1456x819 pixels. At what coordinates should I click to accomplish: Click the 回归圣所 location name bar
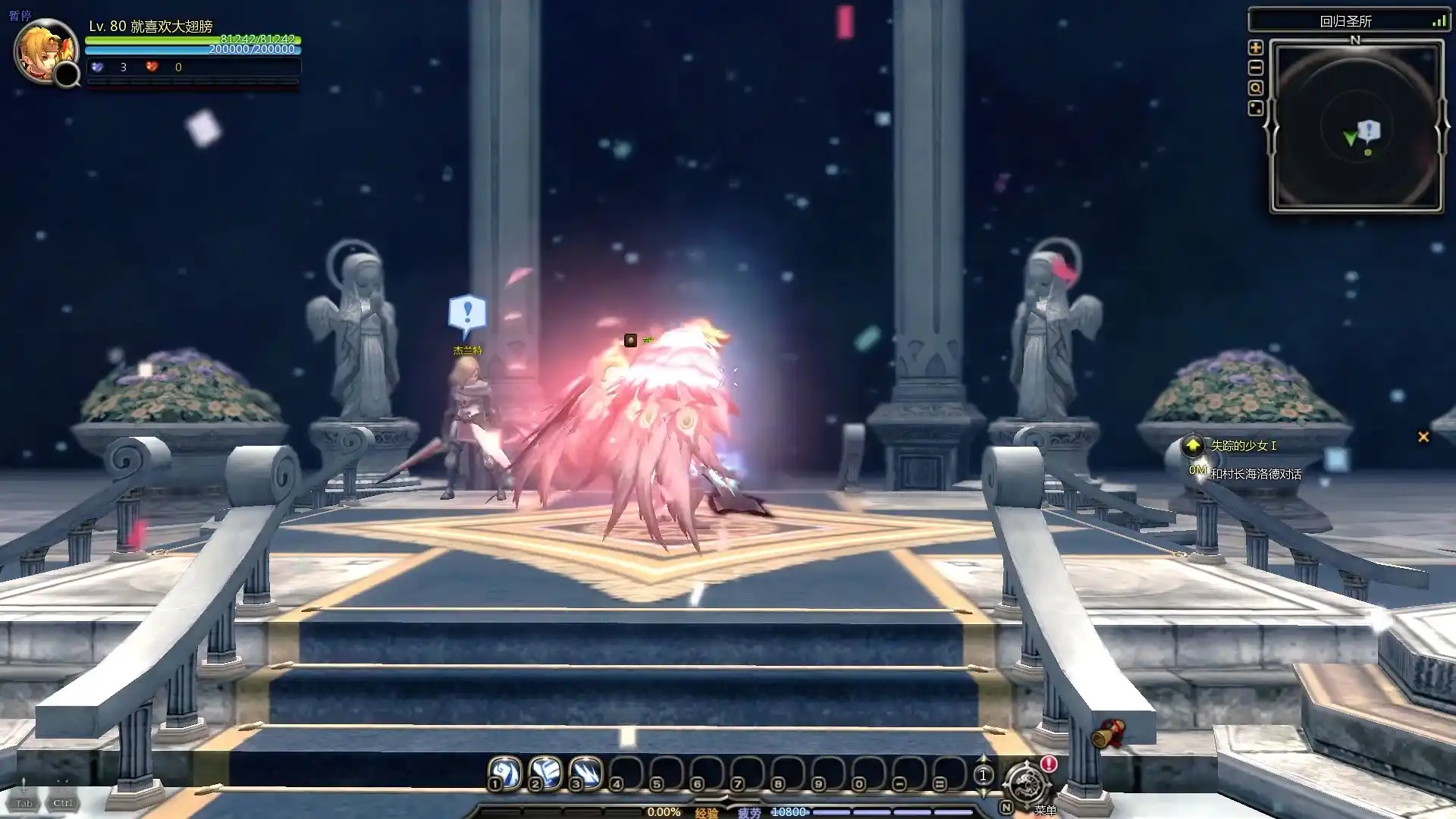click(x=1345, y=21)
